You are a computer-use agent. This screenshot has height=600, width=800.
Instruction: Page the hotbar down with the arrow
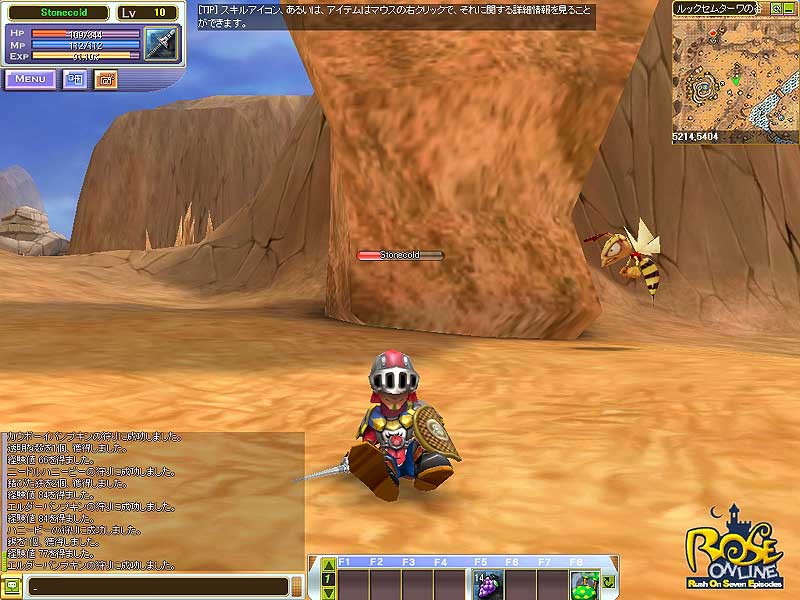(x=327, y=592)
